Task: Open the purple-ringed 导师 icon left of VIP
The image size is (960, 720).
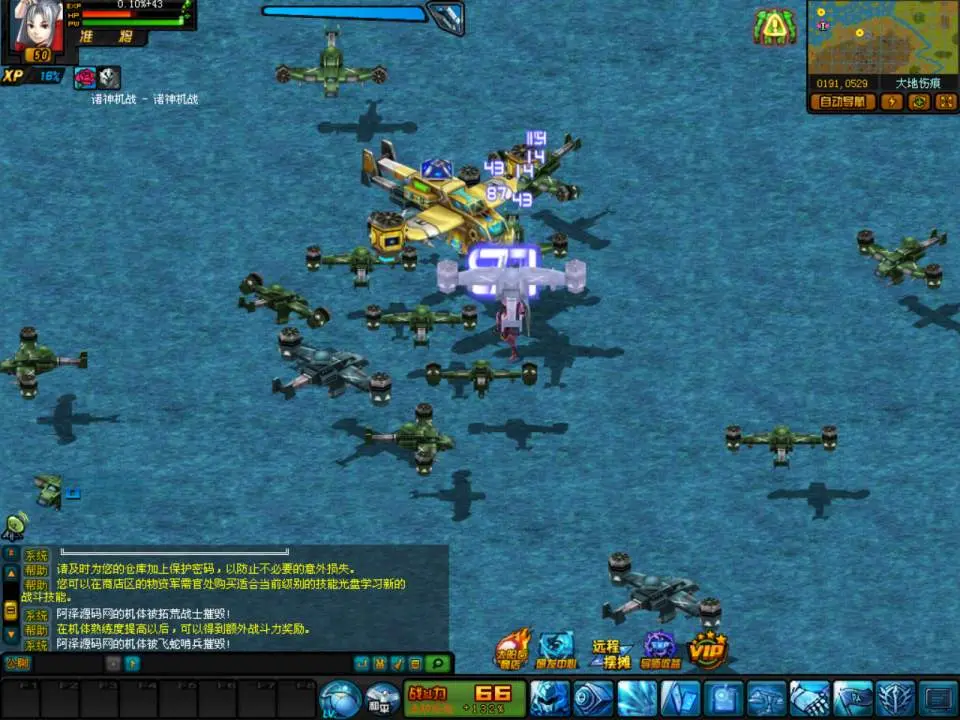Action: (x=660, y=650)
